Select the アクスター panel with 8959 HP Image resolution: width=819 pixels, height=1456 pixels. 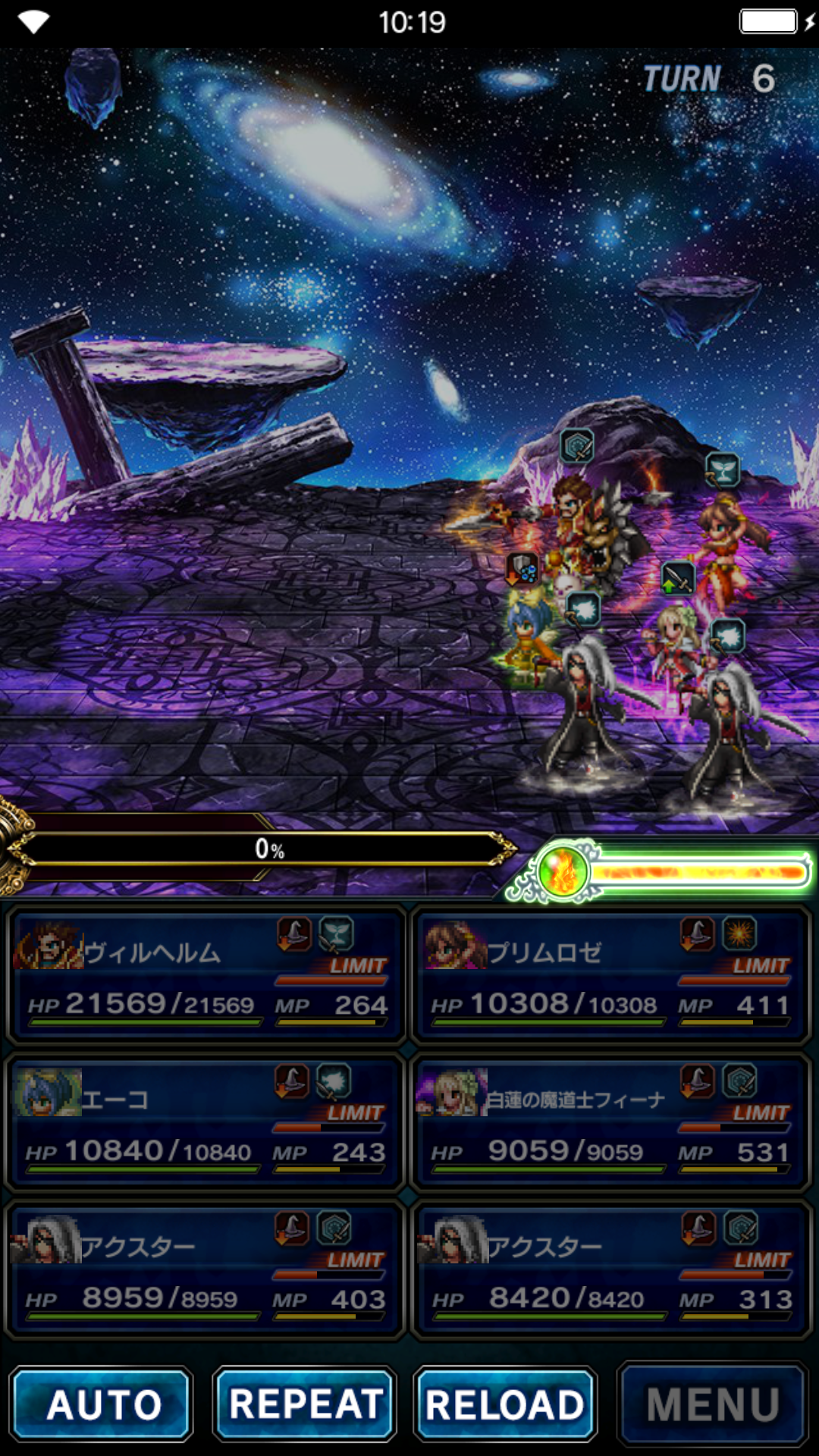(x=206, y=1269)
